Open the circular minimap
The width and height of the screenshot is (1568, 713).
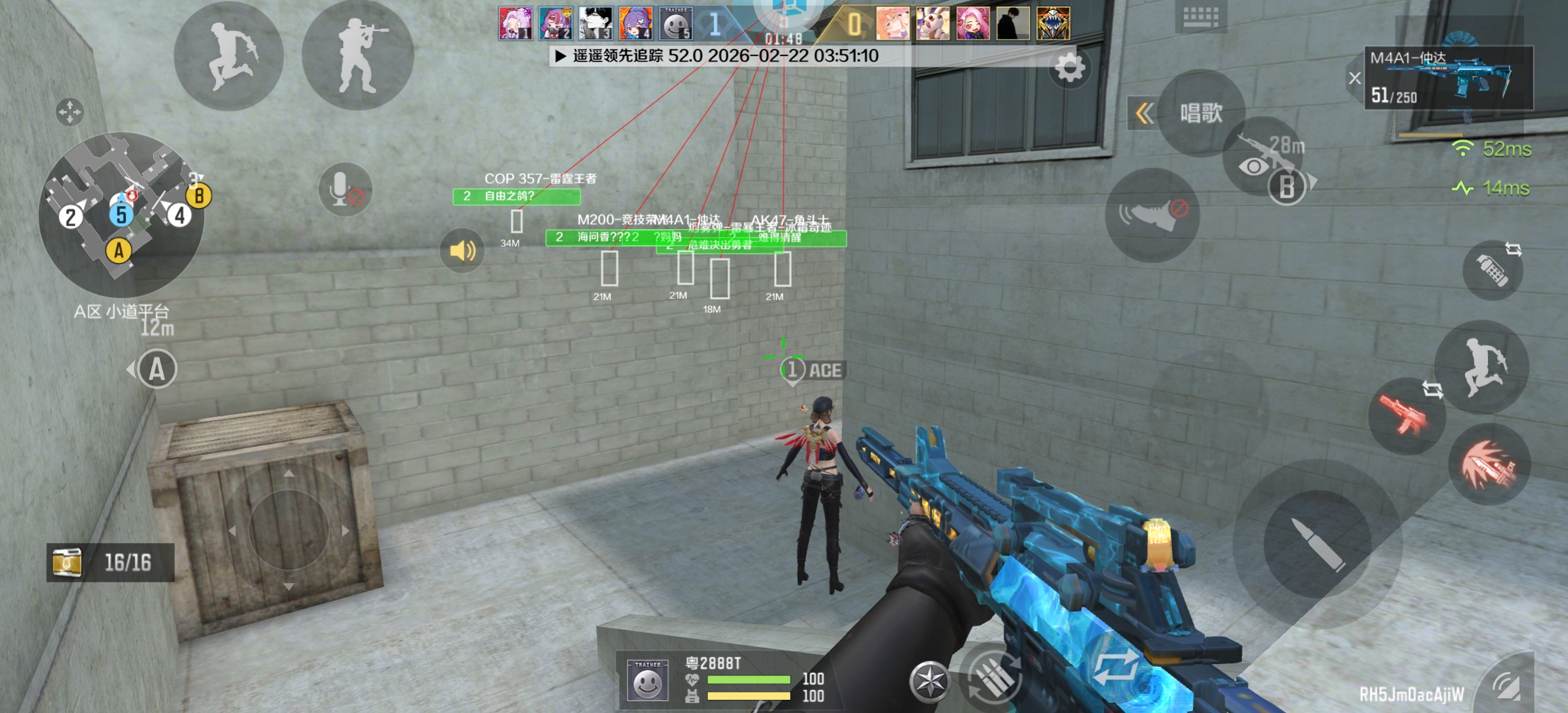coord(121,215)
